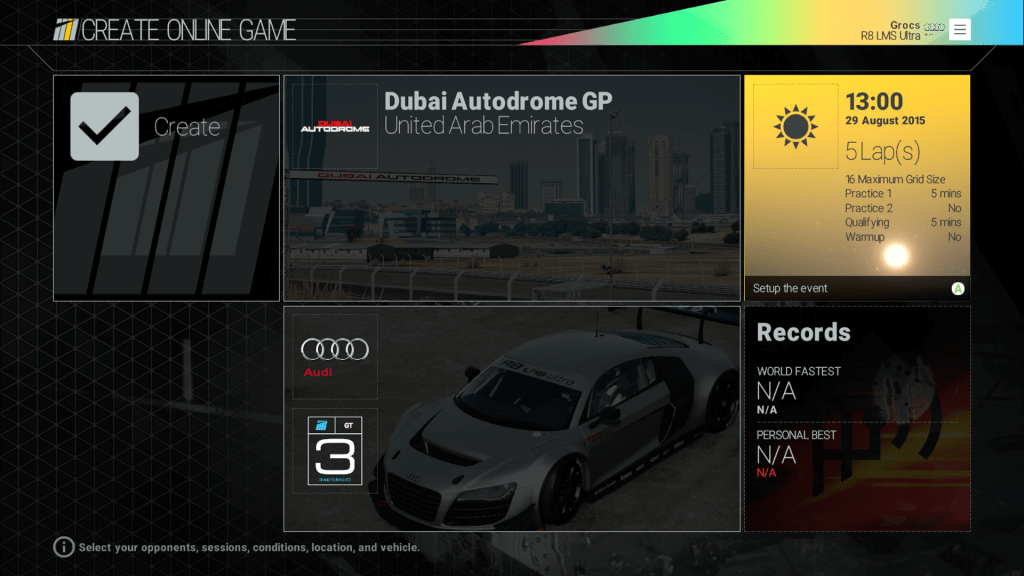This screenshot has height=576, width=1024.
Task: Open the event setup weather panel
Action: (857, 187)
